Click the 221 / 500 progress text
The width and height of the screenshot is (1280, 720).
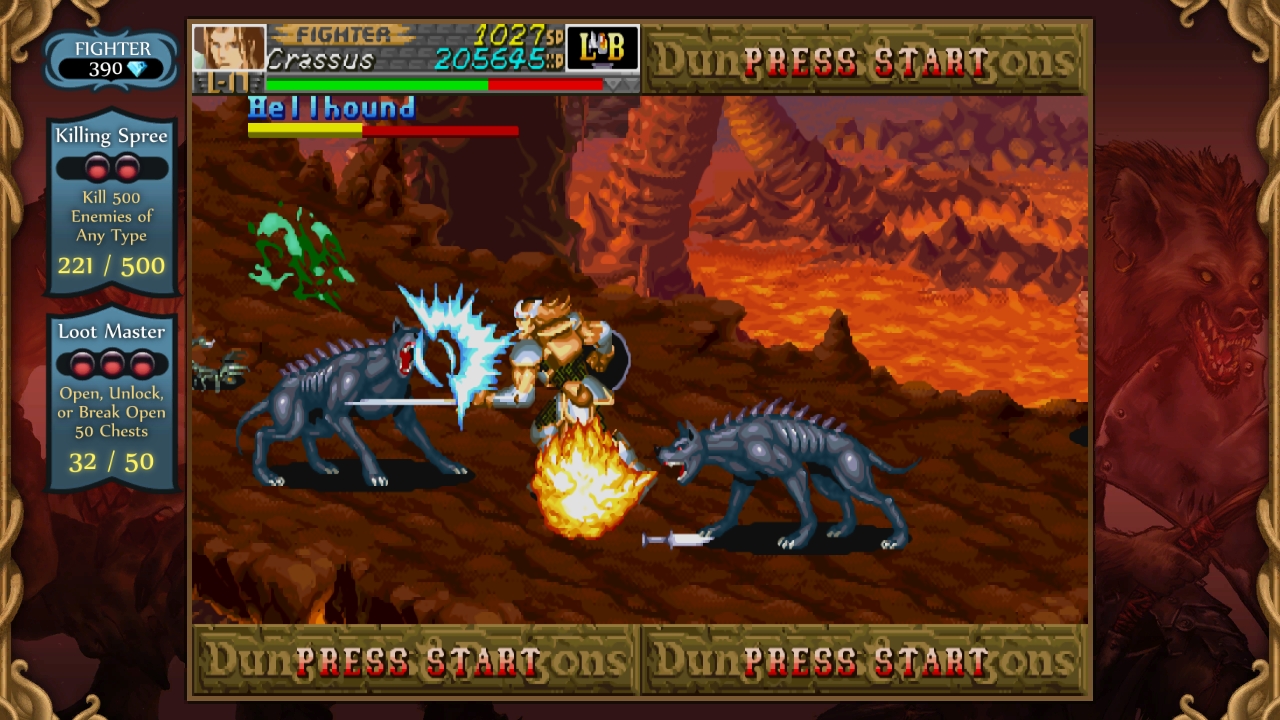point(111,266)
